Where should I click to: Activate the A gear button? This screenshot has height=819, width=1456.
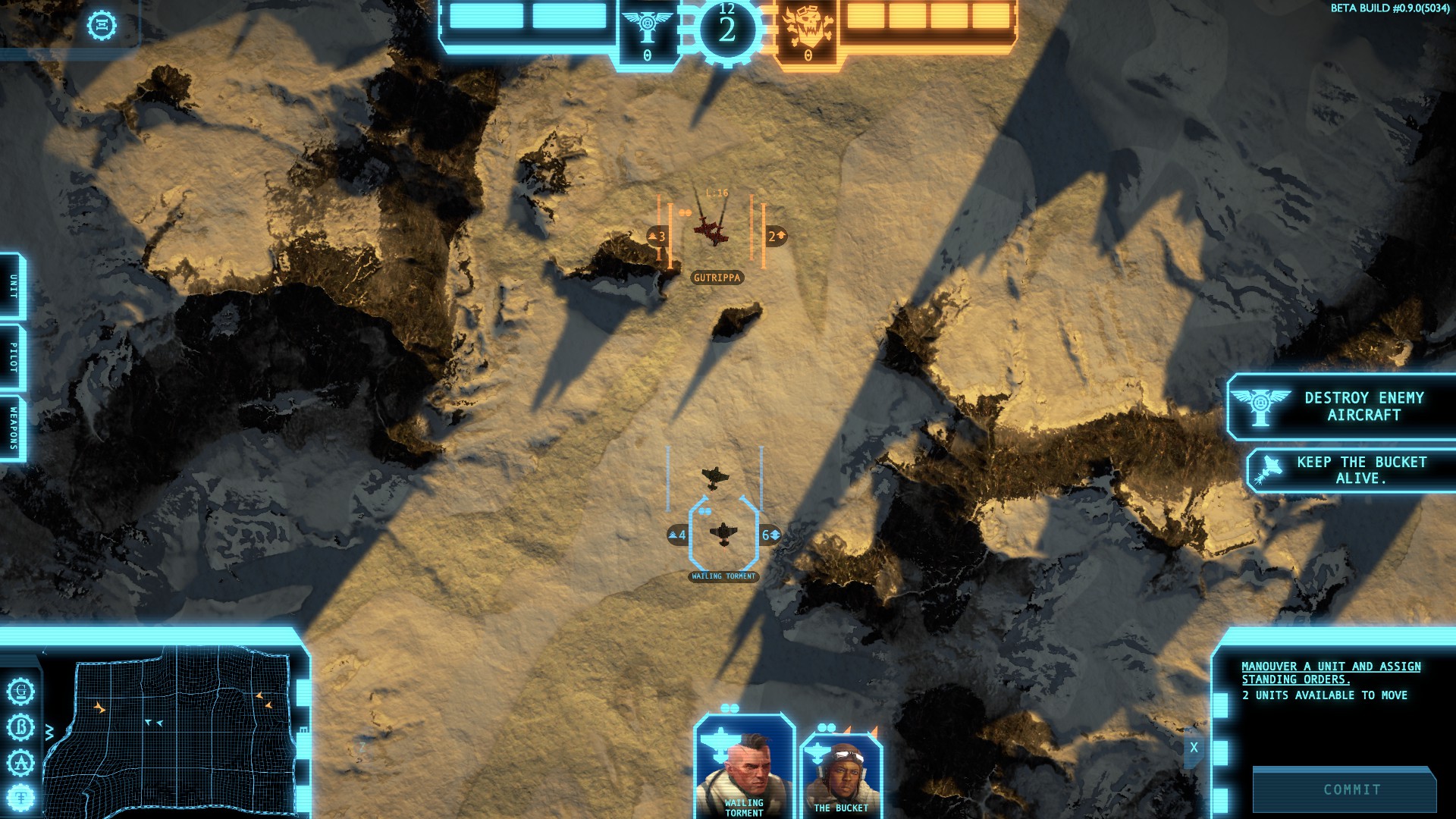(21, 762)
